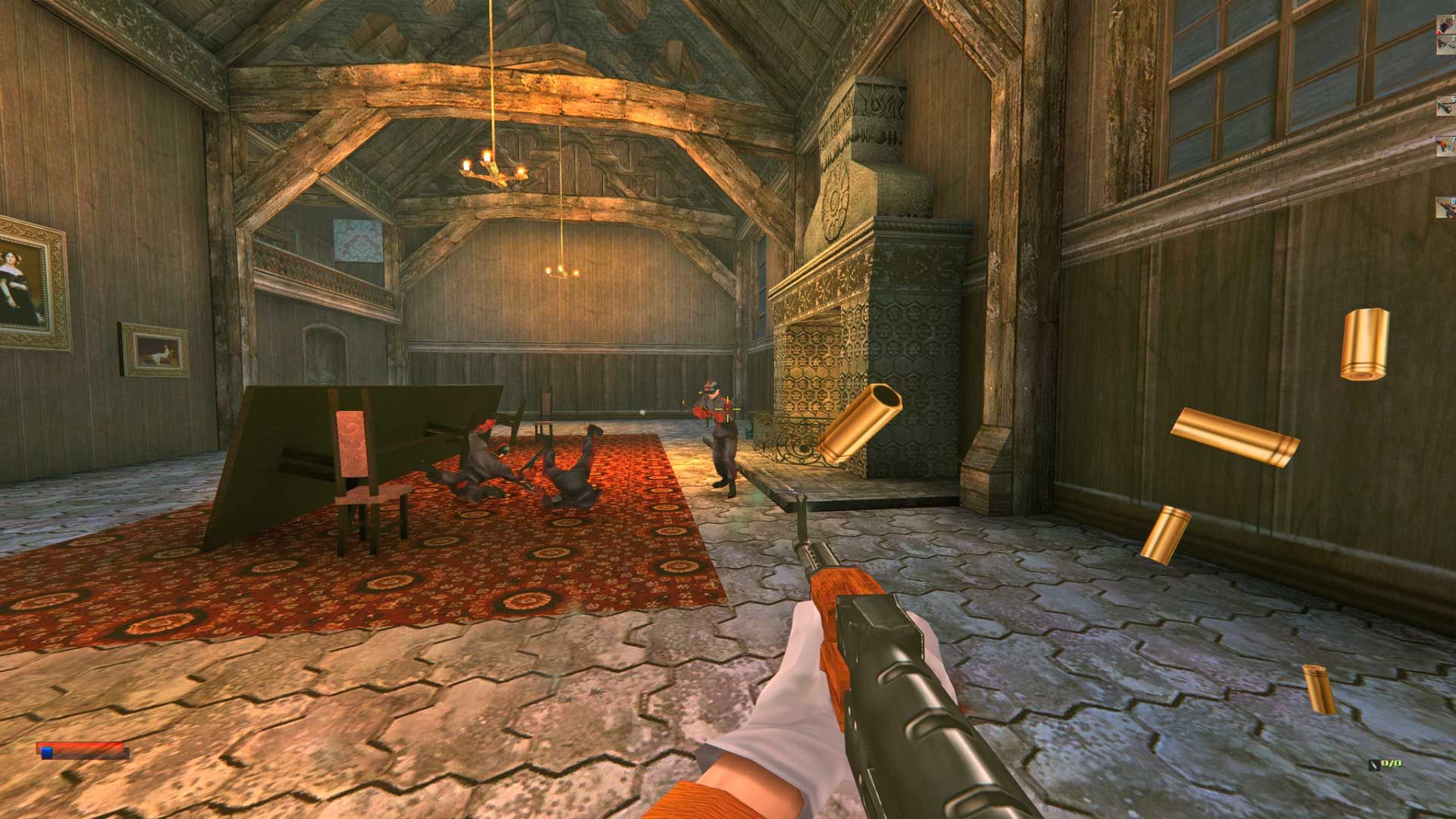The width and height of the screenshot is (1456, 819).
Task: Equip the weapon in slot 7
Action: 1445,146
